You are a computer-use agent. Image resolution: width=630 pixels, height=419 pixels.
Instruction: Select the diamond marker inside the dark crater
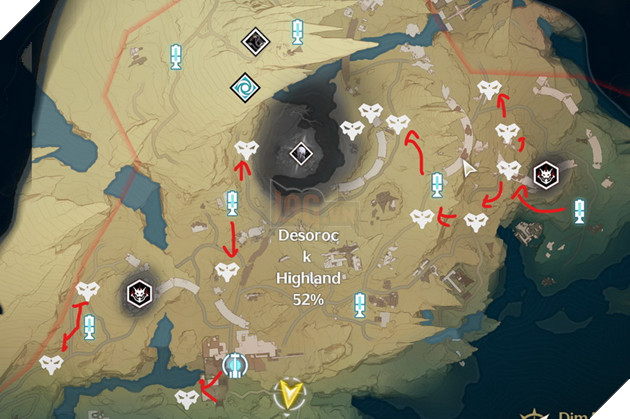tap(300, 153)
